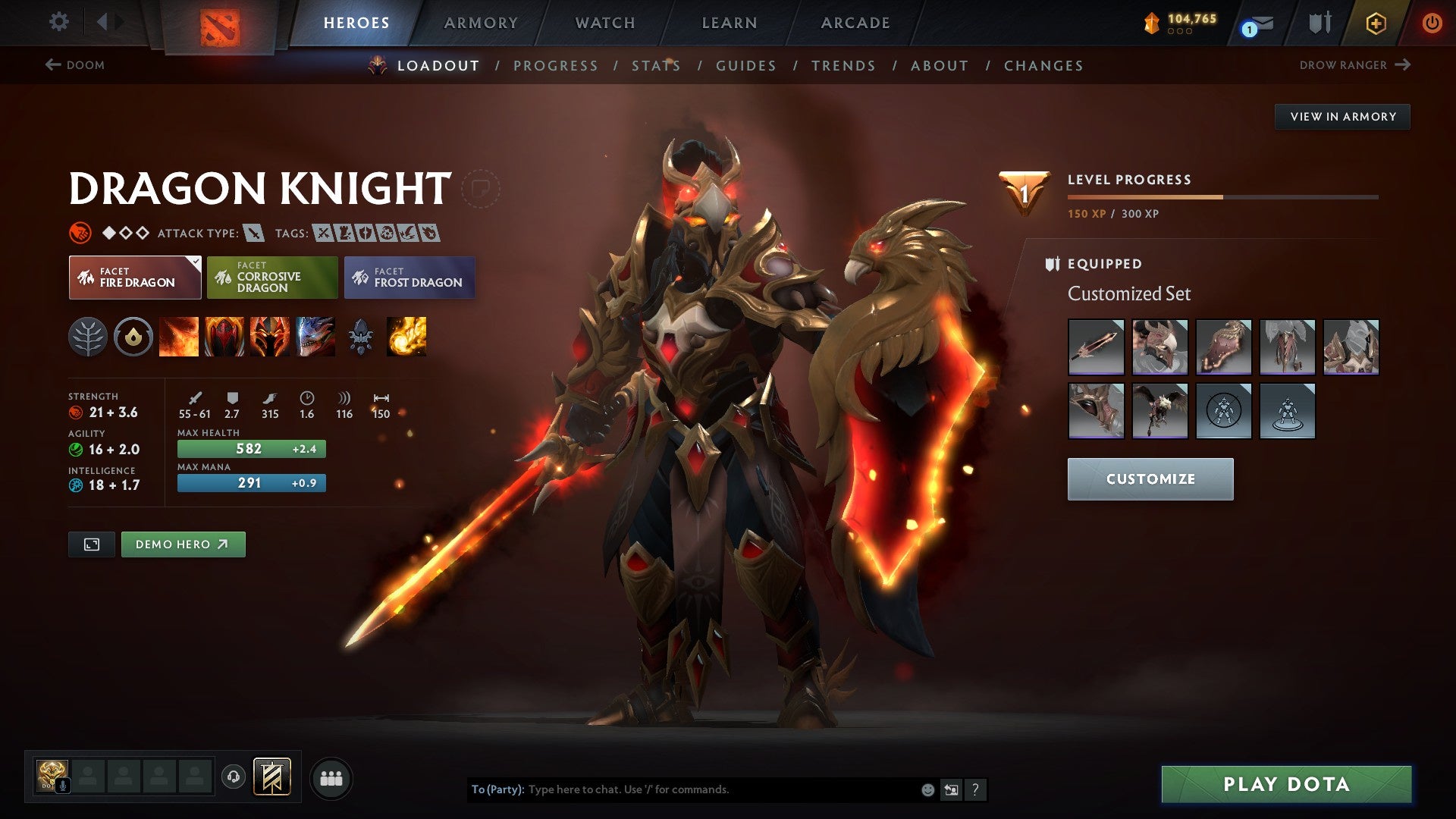Switch to the Guides tab

(745, 66)
